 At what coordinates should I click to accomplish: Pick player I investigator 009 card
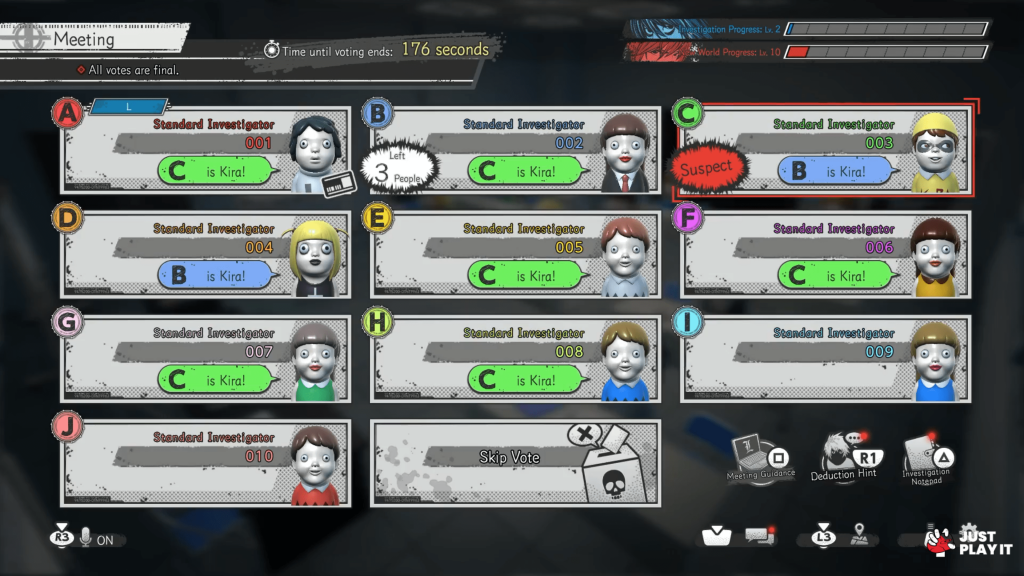pyautogui.click(x=826, y=359)
